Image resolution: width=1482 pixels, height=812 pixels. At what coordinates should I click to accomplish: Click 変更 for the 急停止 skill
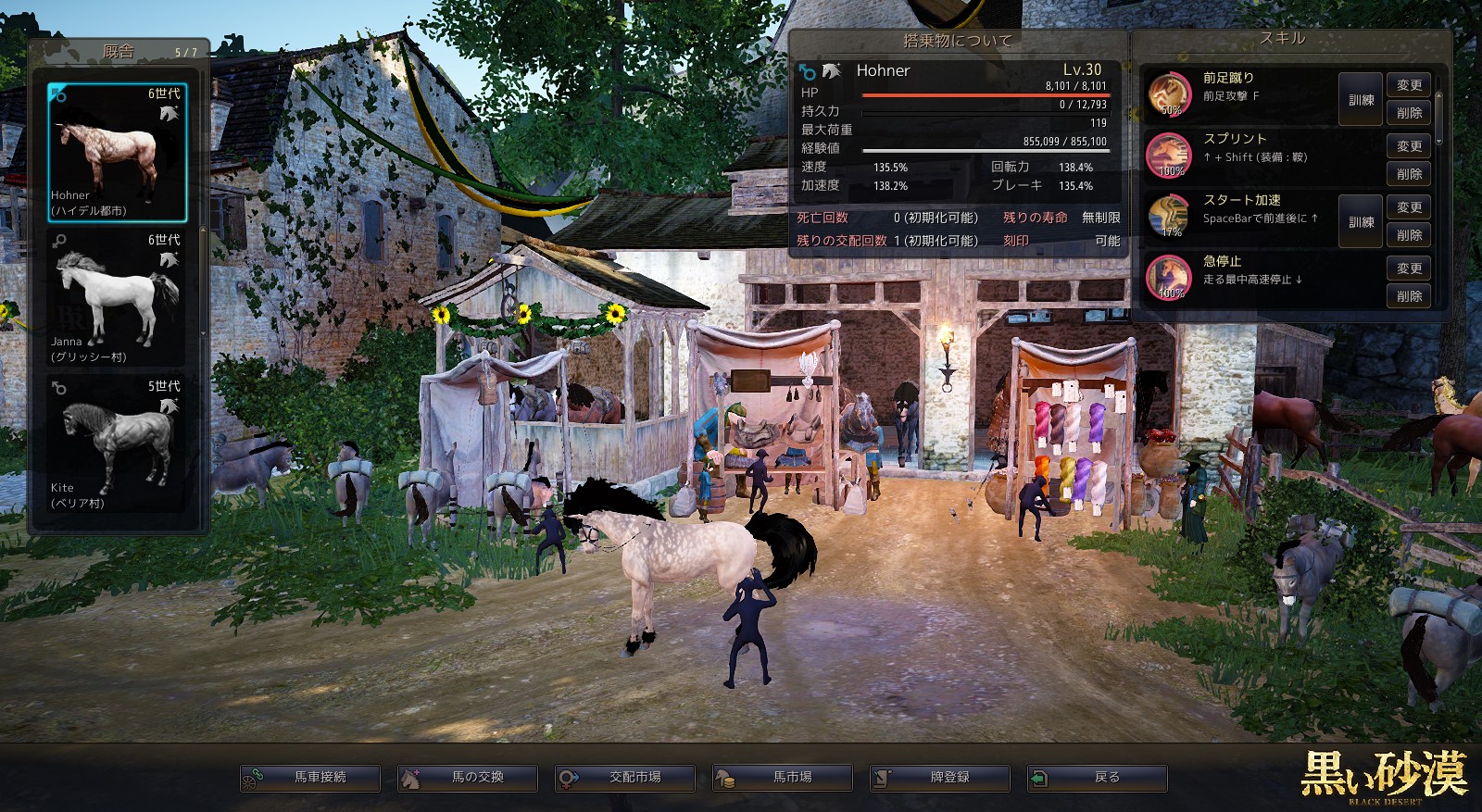point(1409,269)
